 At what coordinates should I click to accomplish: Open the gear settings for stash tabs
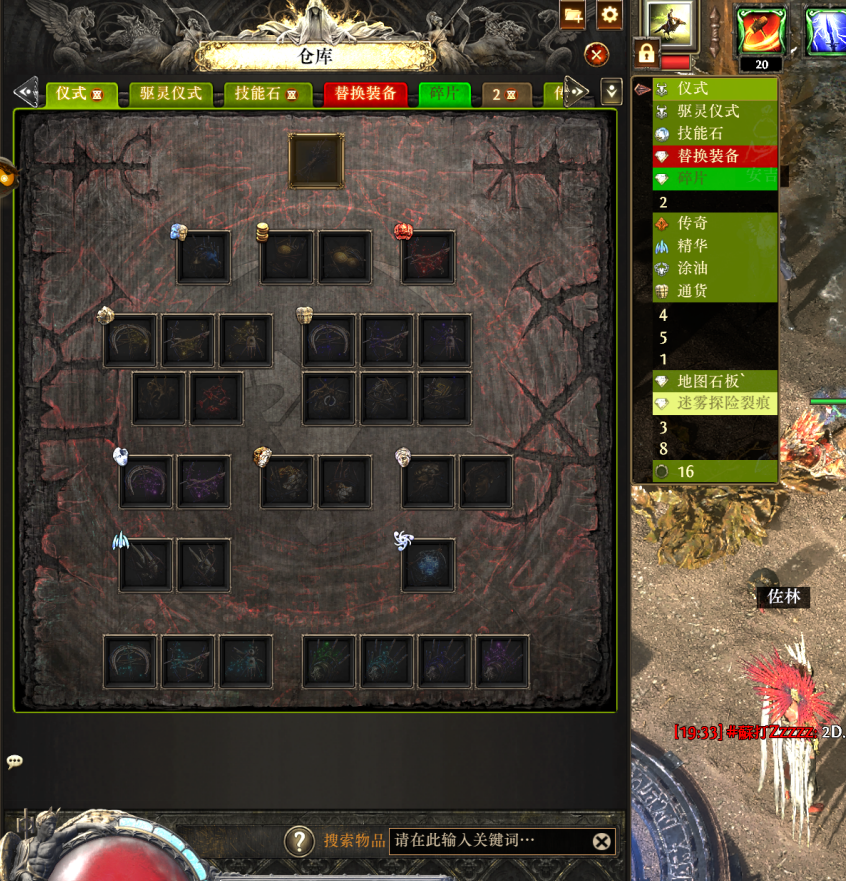pyautogui.click(x=609, y=15)
